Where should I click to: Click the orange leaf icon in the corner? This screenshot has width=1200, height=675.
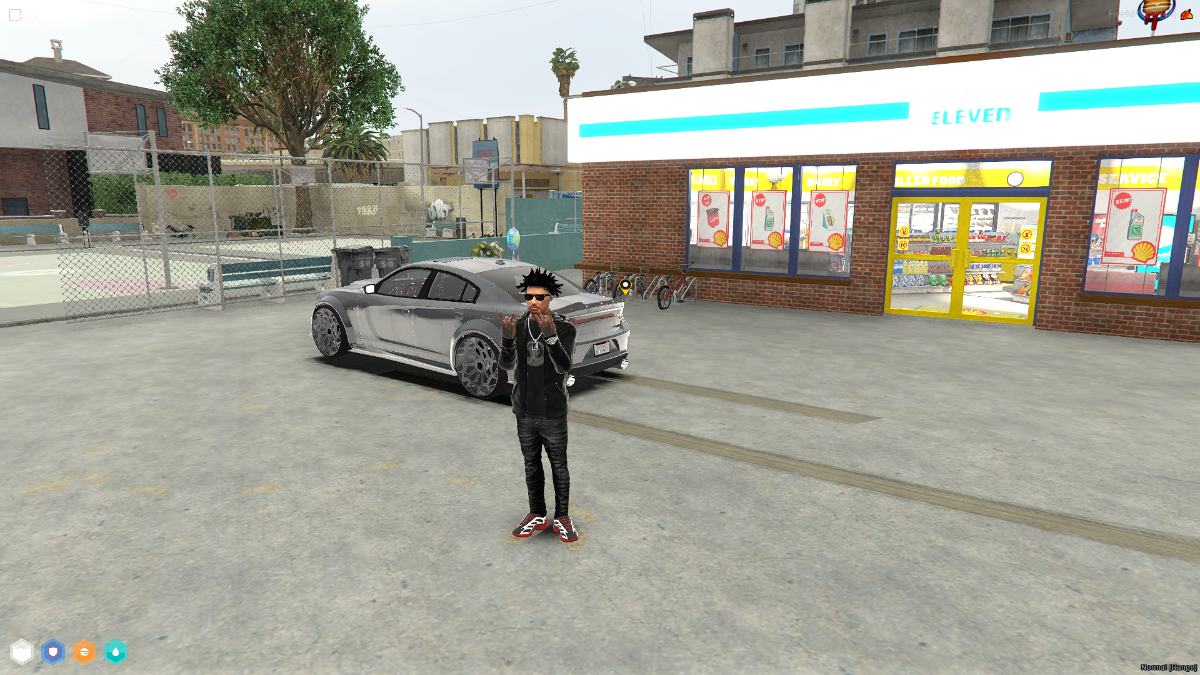(x=1187, y=14)
